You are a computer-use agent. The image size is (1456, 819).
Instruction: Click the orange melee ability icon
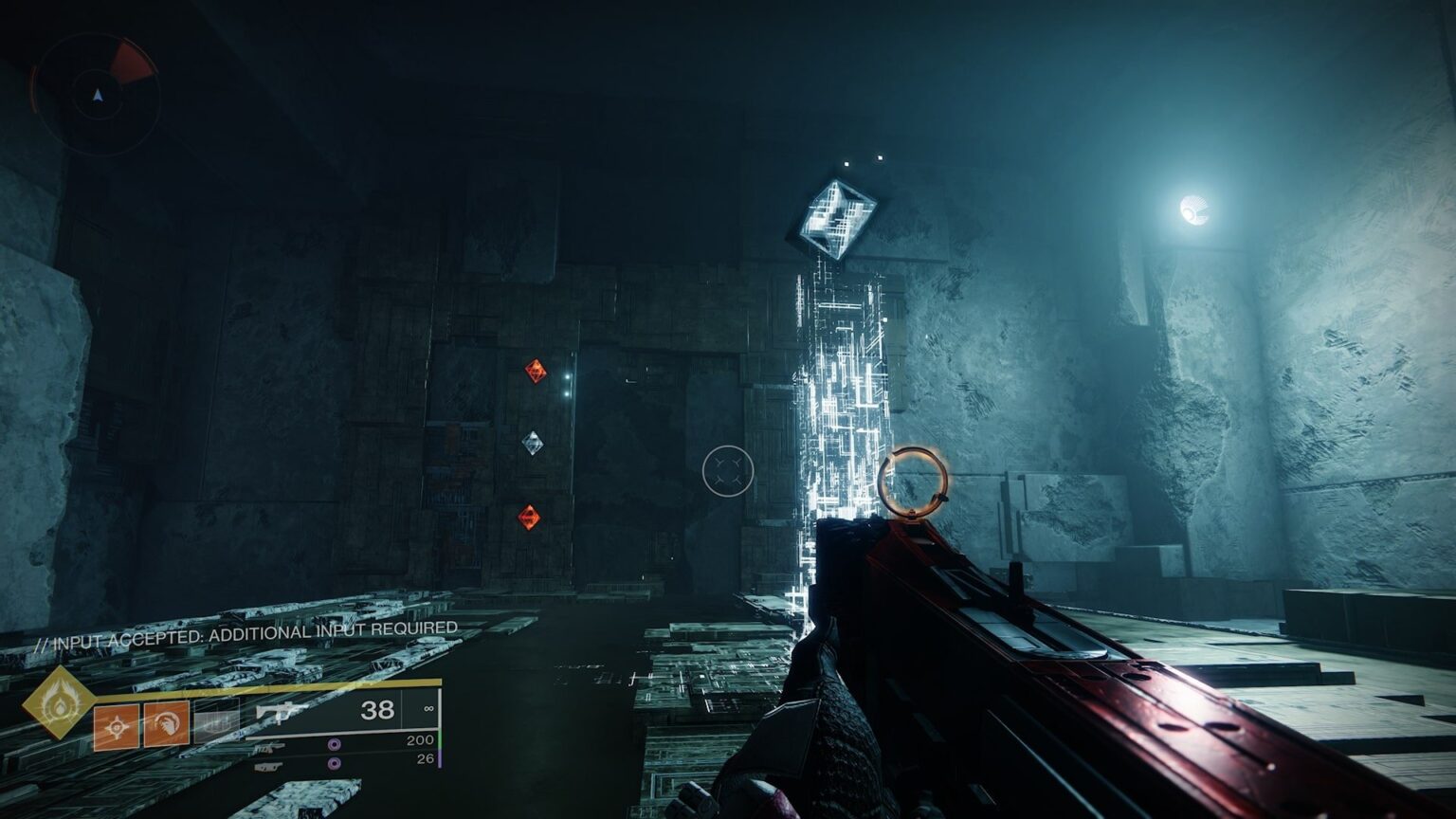coord(165,725)
